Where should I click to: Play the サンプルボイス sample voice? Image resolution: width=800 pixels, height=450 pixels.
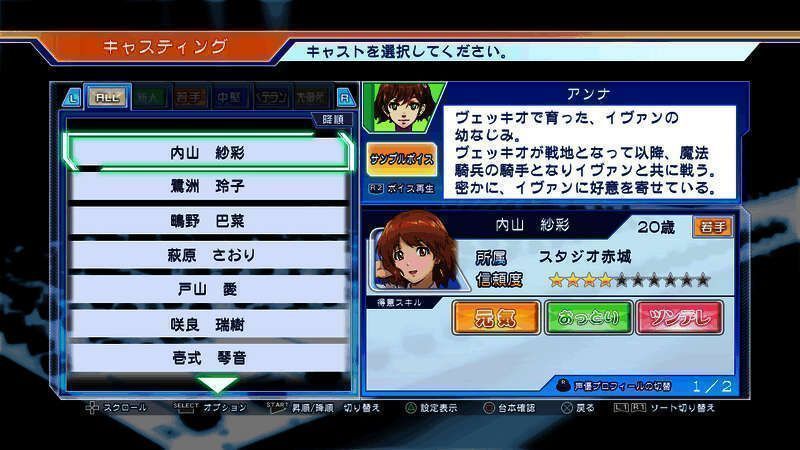tap(401, 160)
